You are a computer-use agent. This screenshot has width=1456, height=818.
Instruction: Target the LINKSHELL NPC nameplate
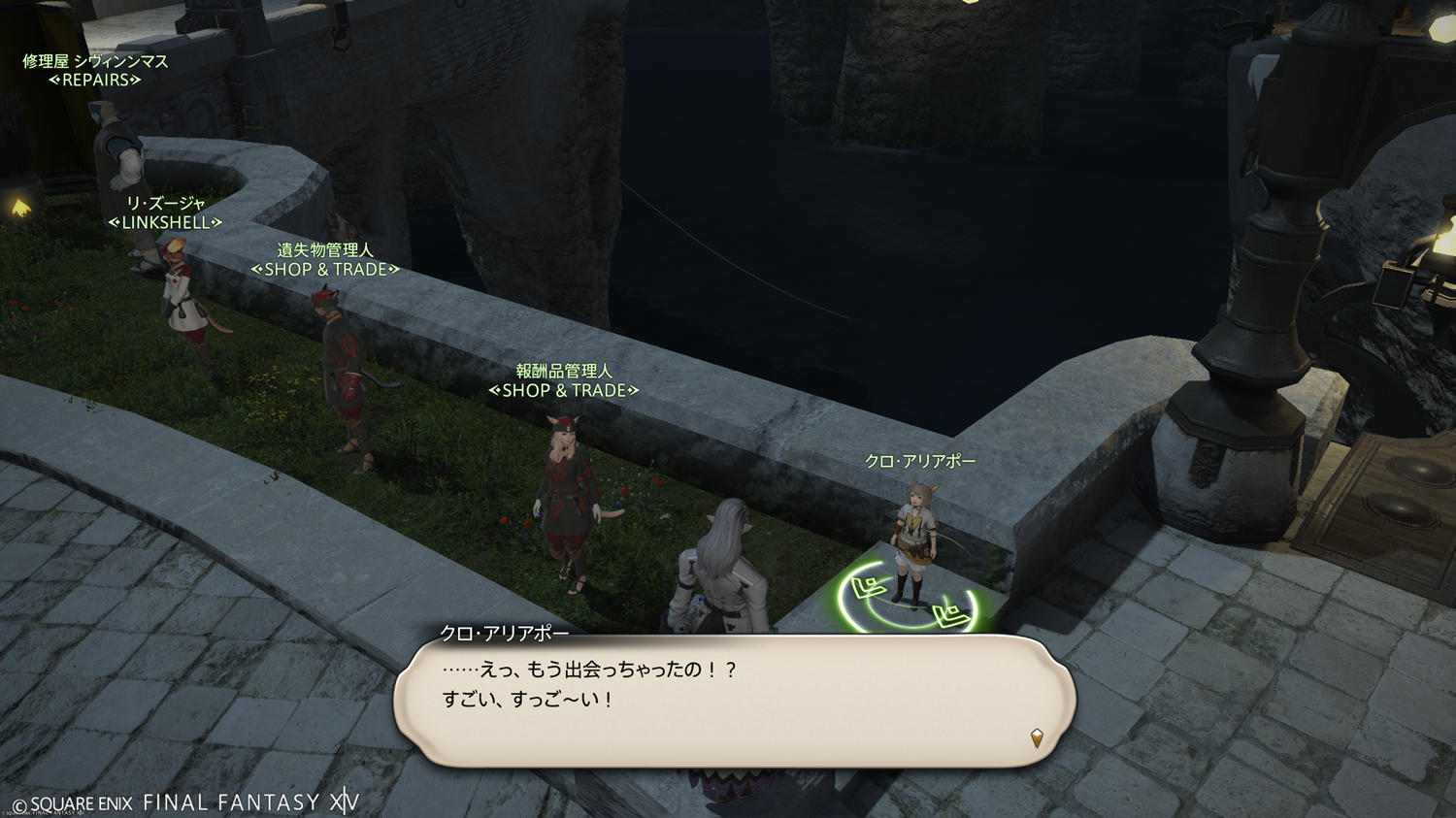(x=165, y=213)
